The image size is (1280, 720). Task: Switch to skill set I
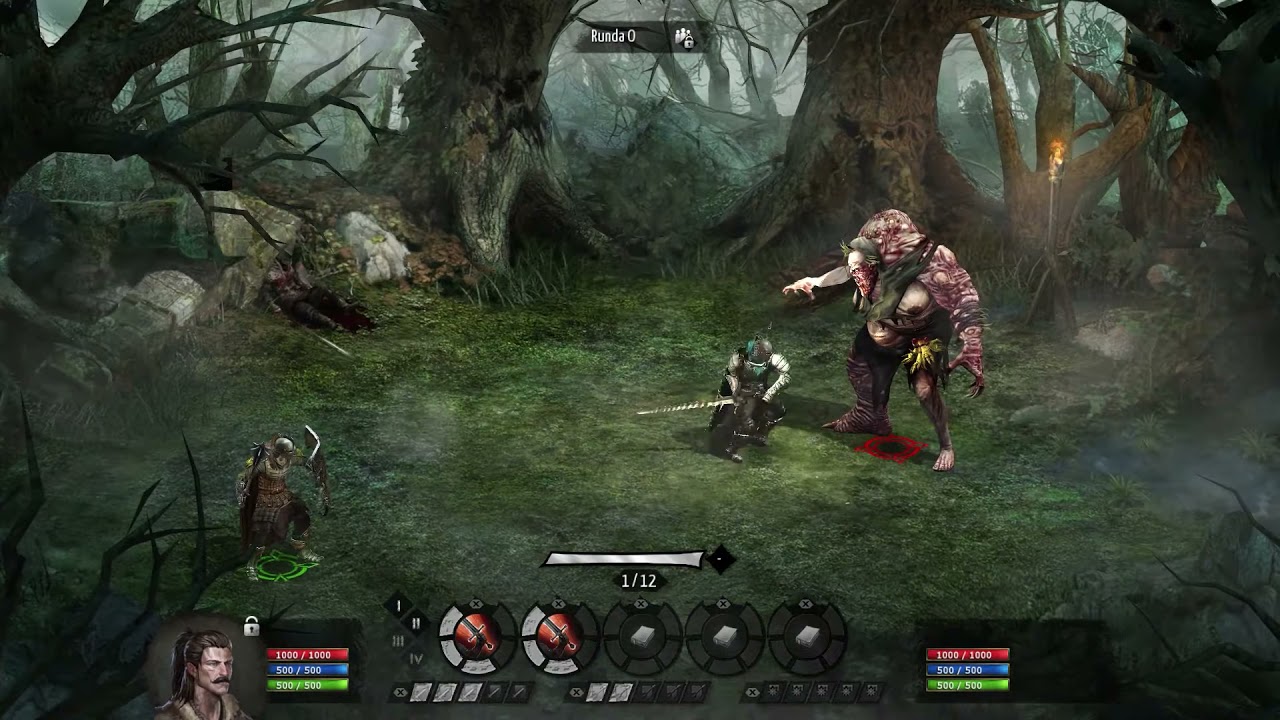tap(398, 605)
